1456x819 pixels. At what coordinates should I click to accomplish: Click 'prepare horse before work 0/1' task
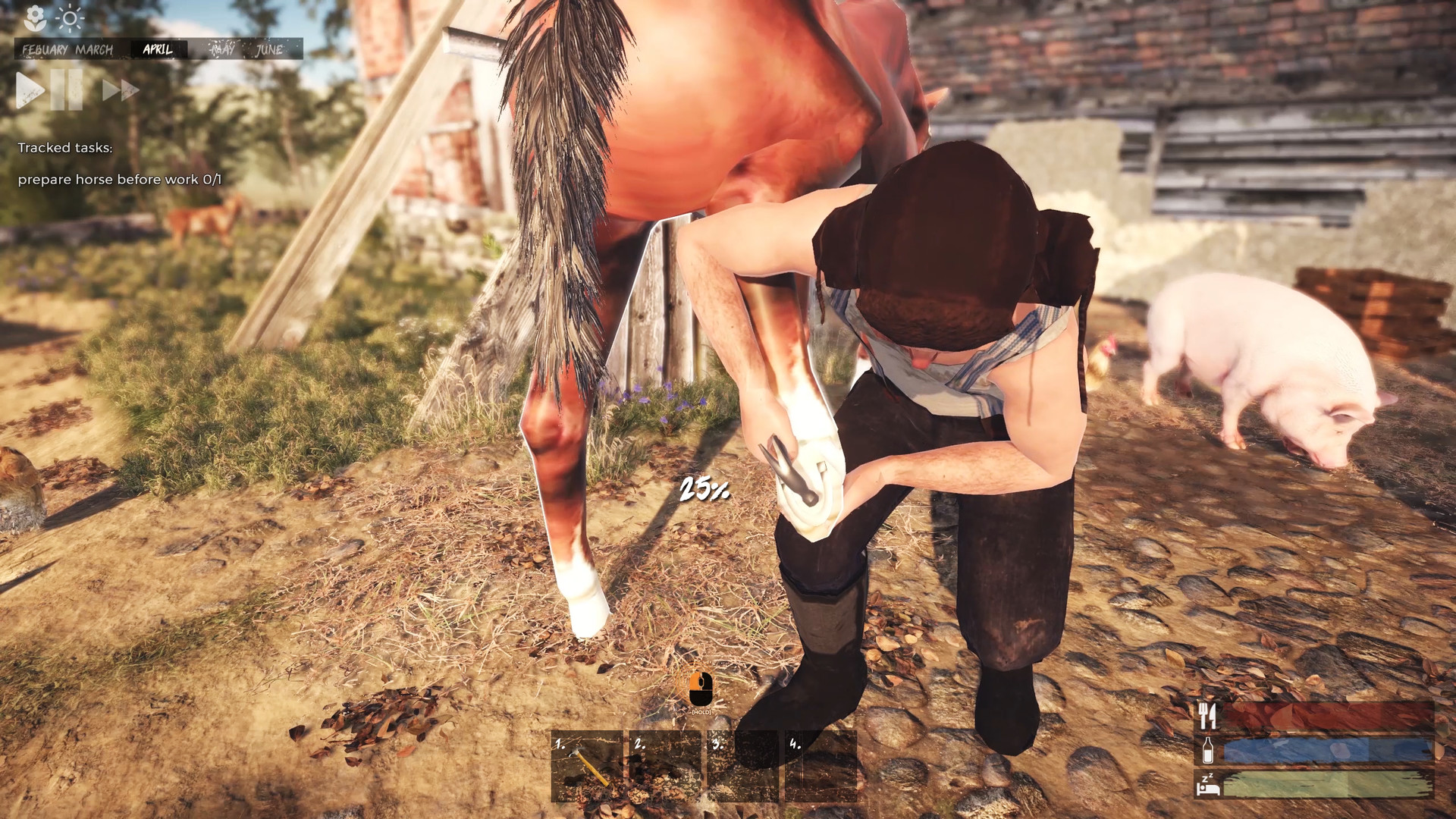pos(121,180)
